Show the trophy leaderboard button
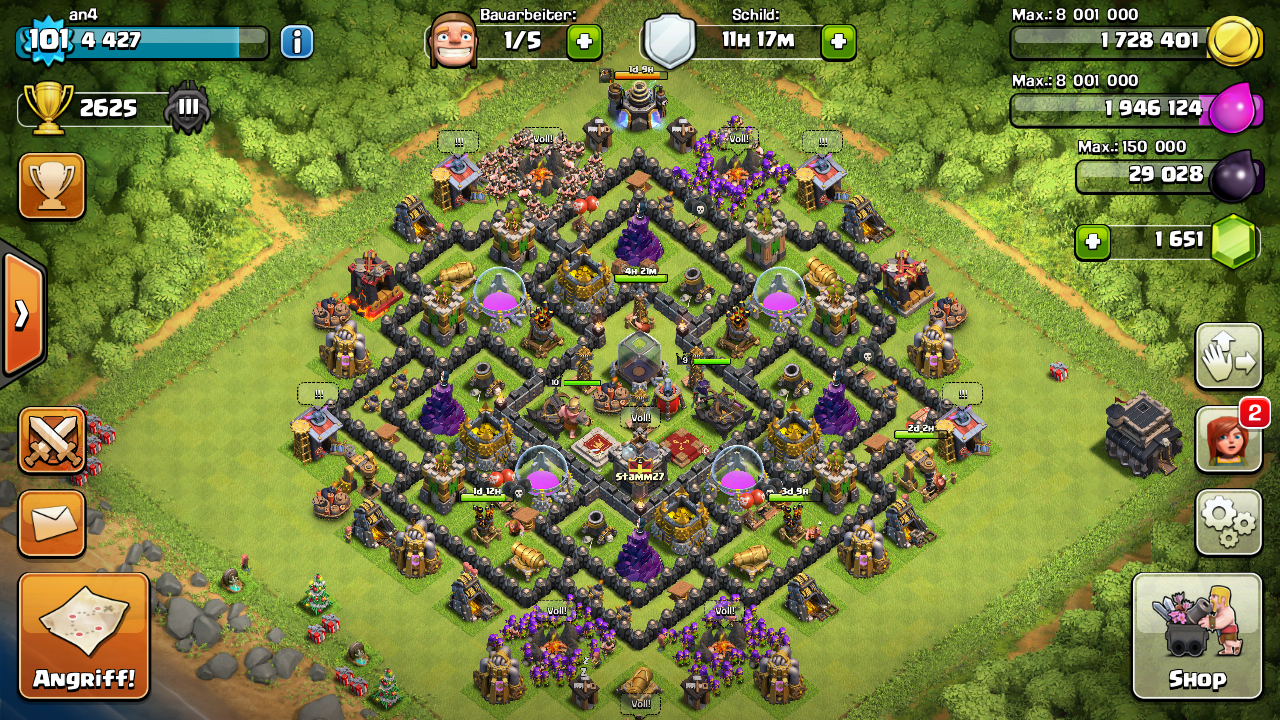The width and height of the screenshot is (1280, 720). (52, 186)
